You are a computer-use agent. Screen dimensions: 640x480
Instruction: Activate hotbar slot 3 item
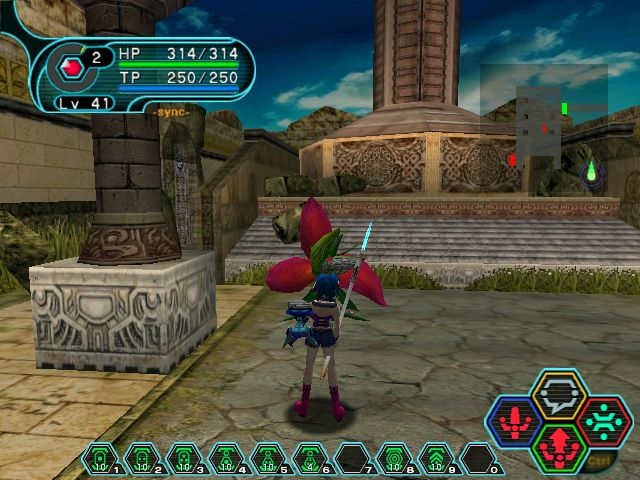[x=184, y=460]
